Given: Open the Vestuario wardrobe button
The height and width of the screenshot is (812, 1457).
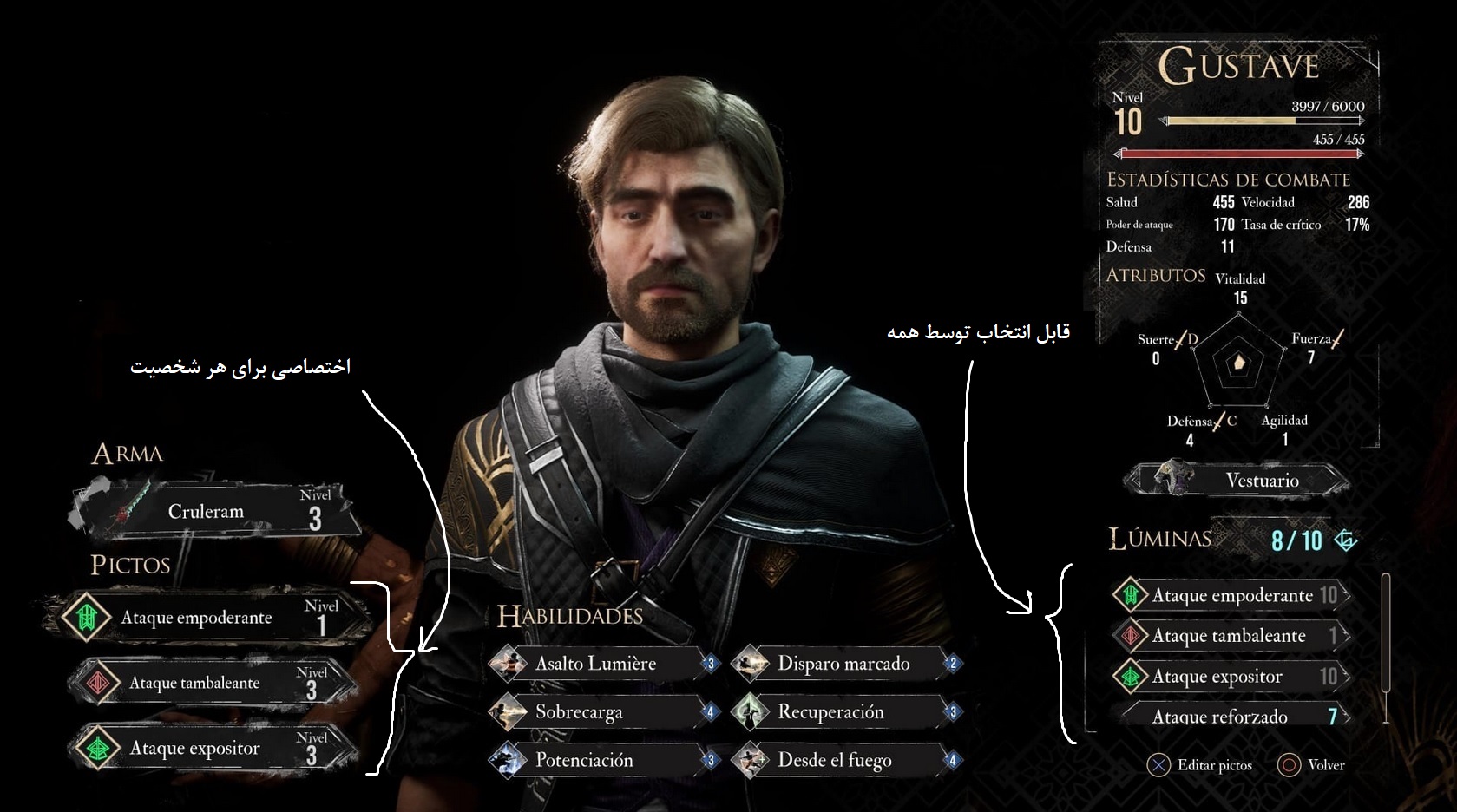Looking at the screenshot, I should click(x=1239, y=480).
